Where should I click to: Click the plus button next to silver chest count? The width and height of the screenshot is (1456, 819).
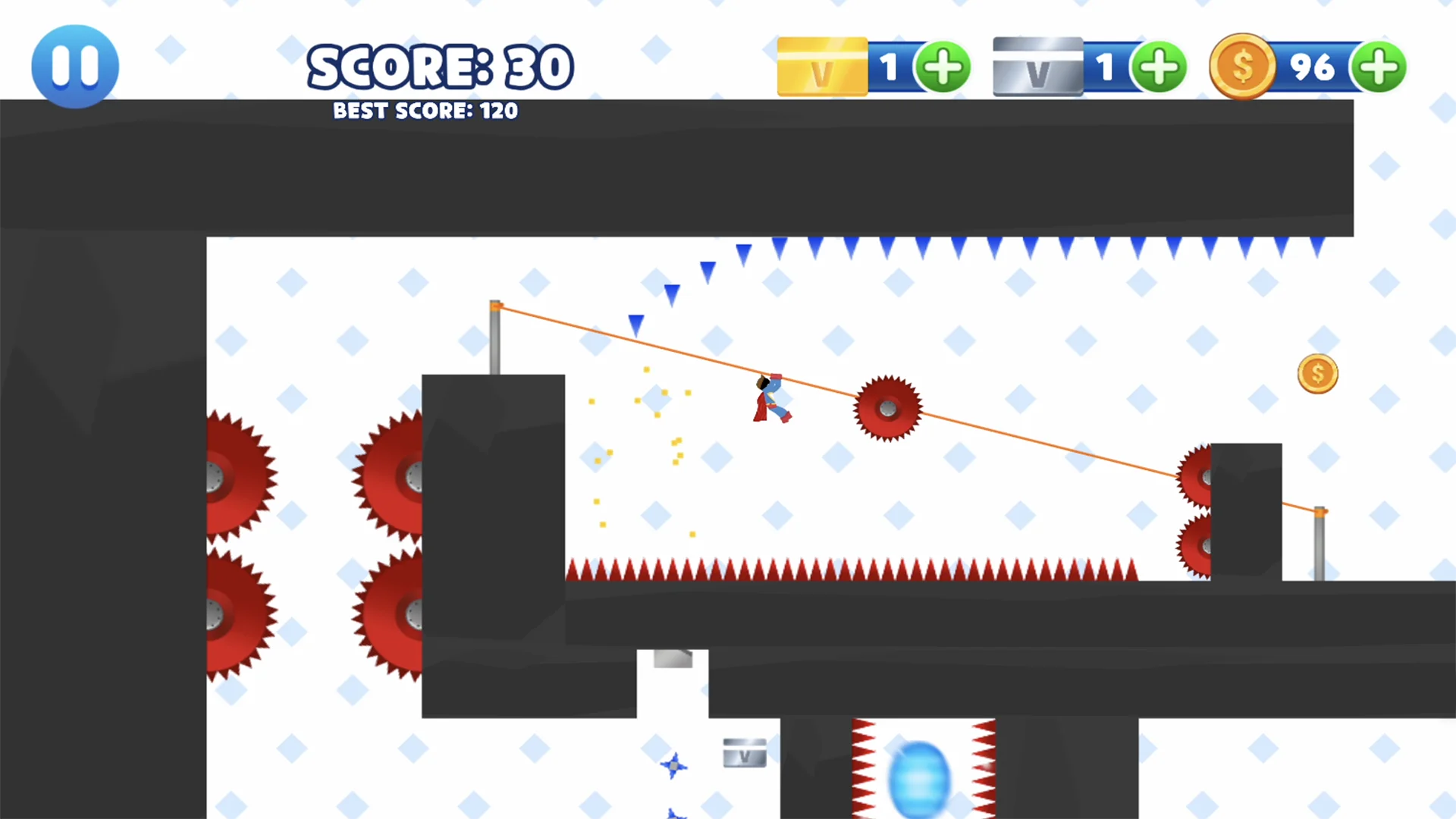pos(1159,67)
